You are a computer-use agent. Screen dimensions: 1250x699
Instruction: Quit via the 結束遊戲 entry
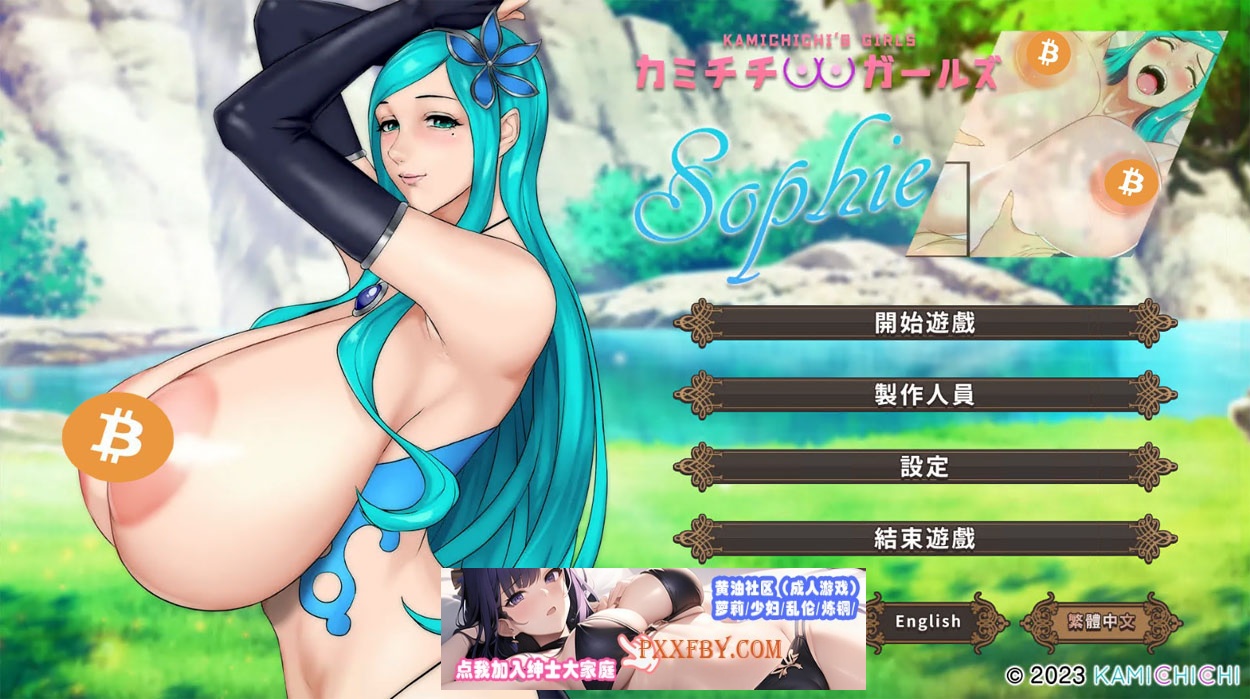tap(924, 539)
